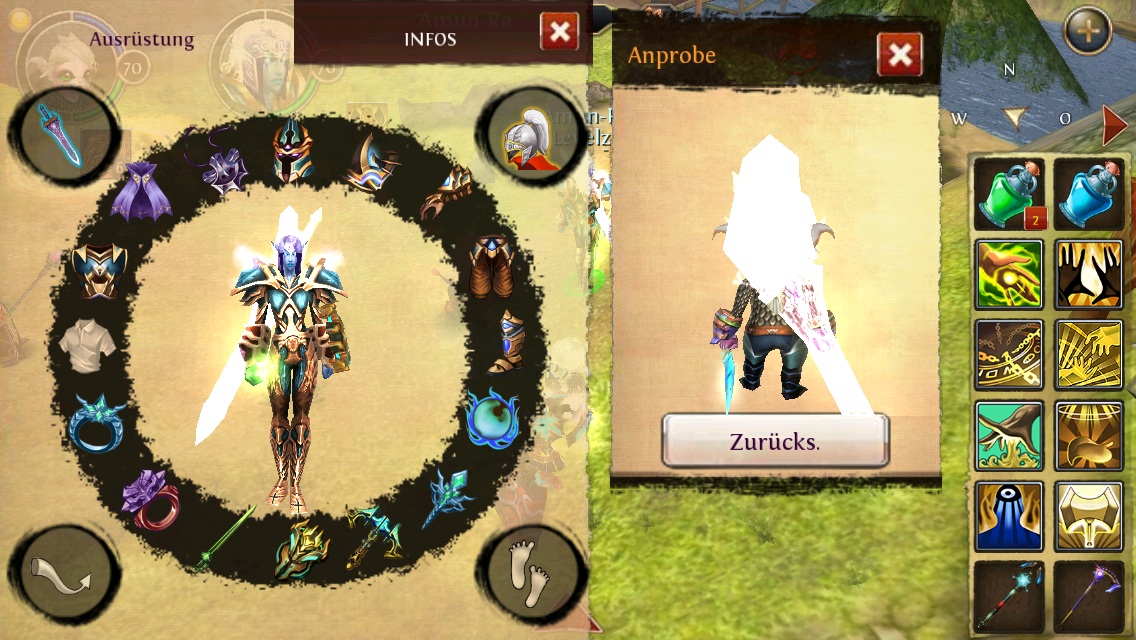Activate the green tree roots ability
The width and height of the screenshot is (1136, 640).
click(x=1009, y=436)
